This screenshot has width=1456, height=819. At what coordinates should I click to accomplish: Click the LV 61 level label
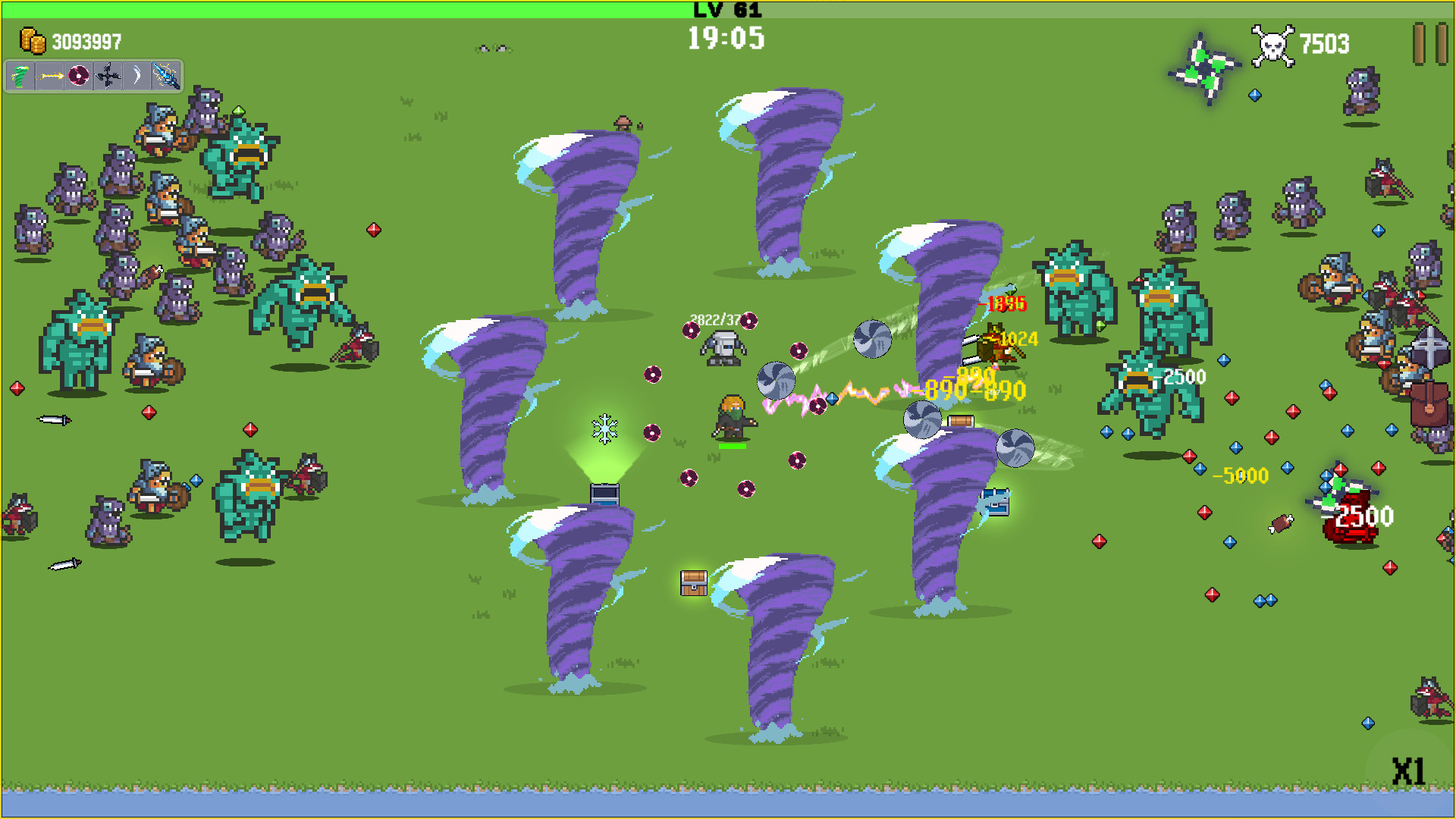click(x=727, y=11)
